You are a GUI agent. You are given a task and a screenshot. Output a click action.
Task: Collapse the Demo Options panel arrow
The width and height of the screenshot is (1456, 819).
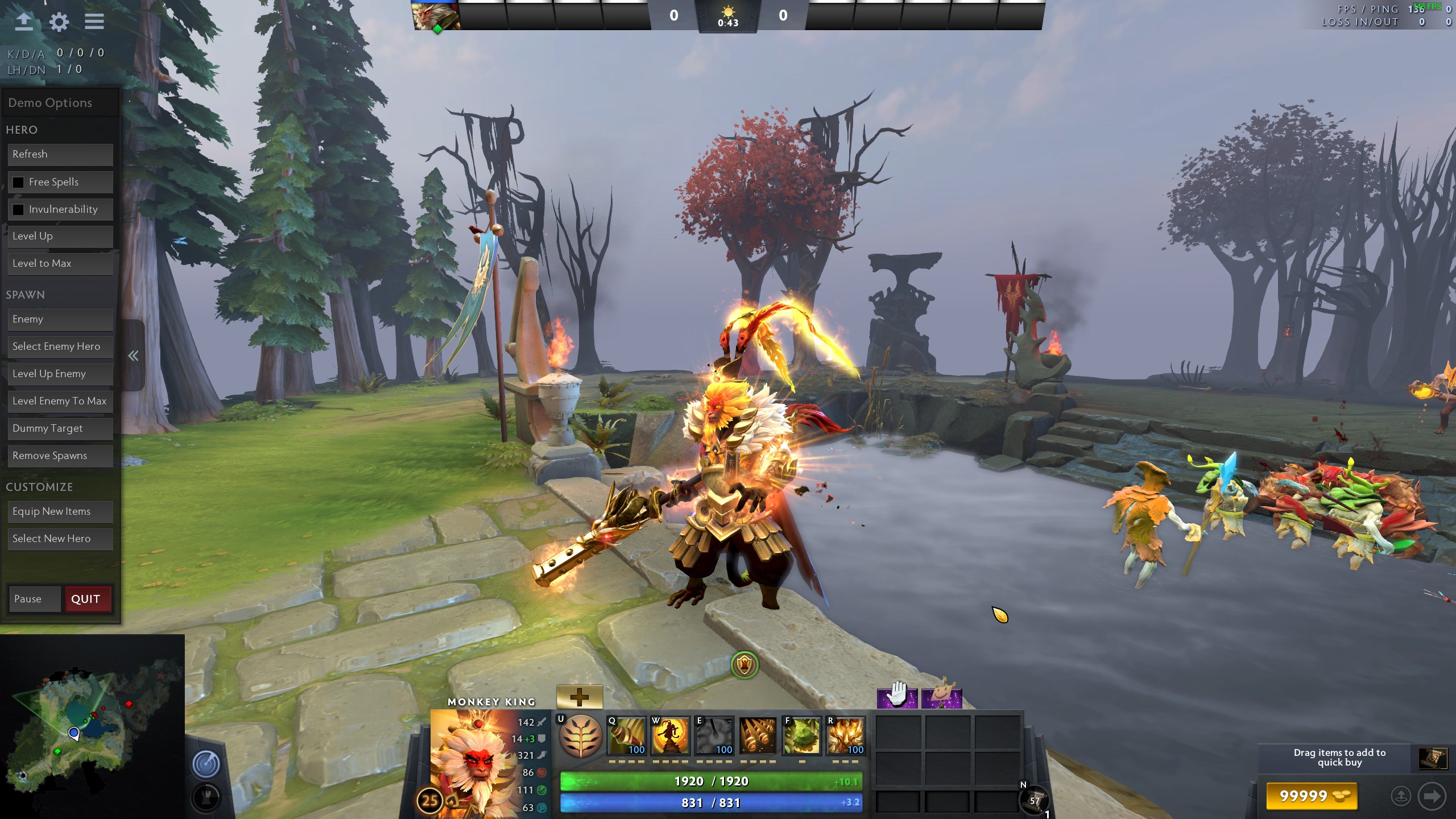[x=133, y=356]
